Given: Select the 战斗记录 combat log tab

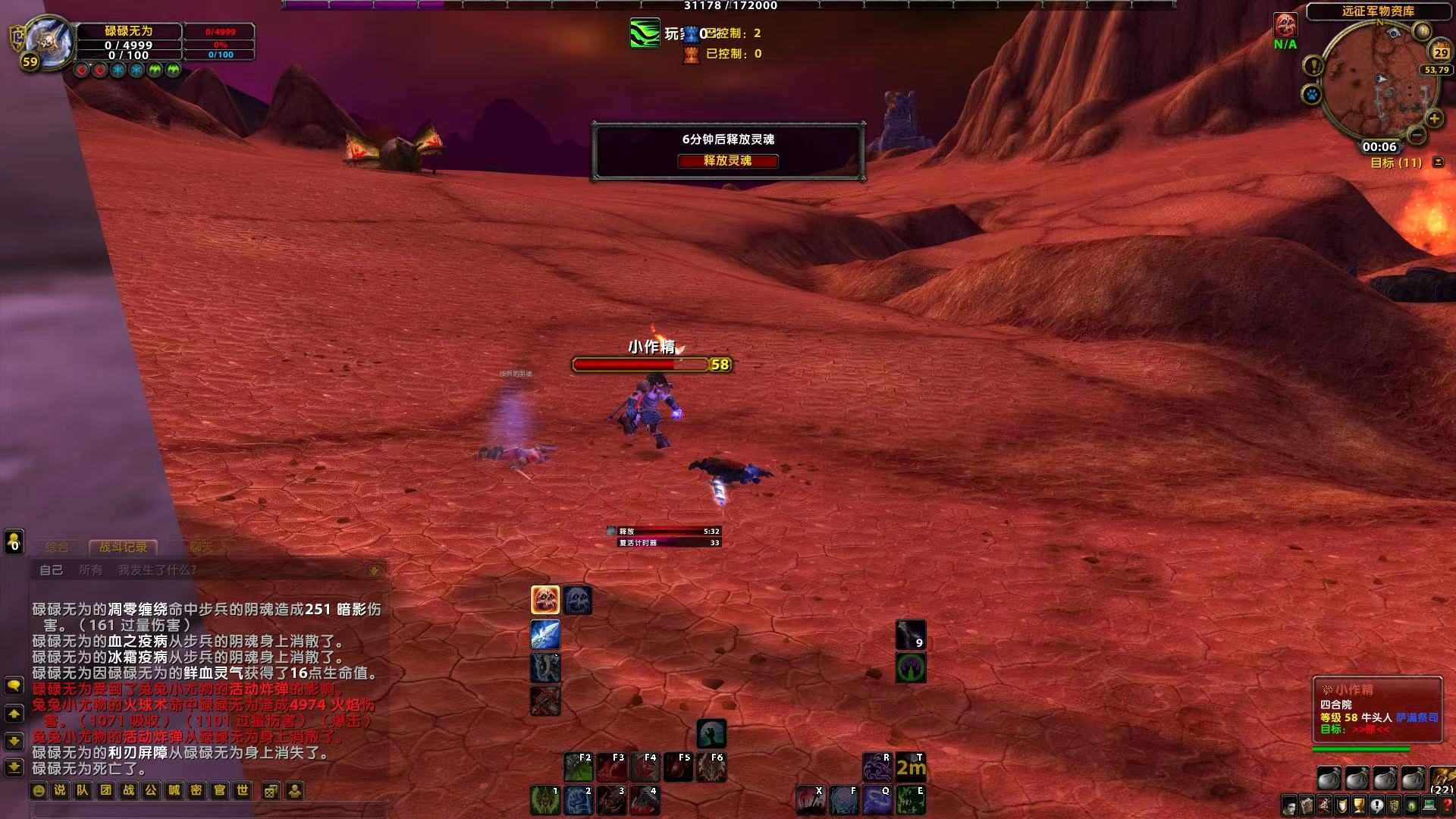Looking at the screenshot, I should [x=123, y=547].
